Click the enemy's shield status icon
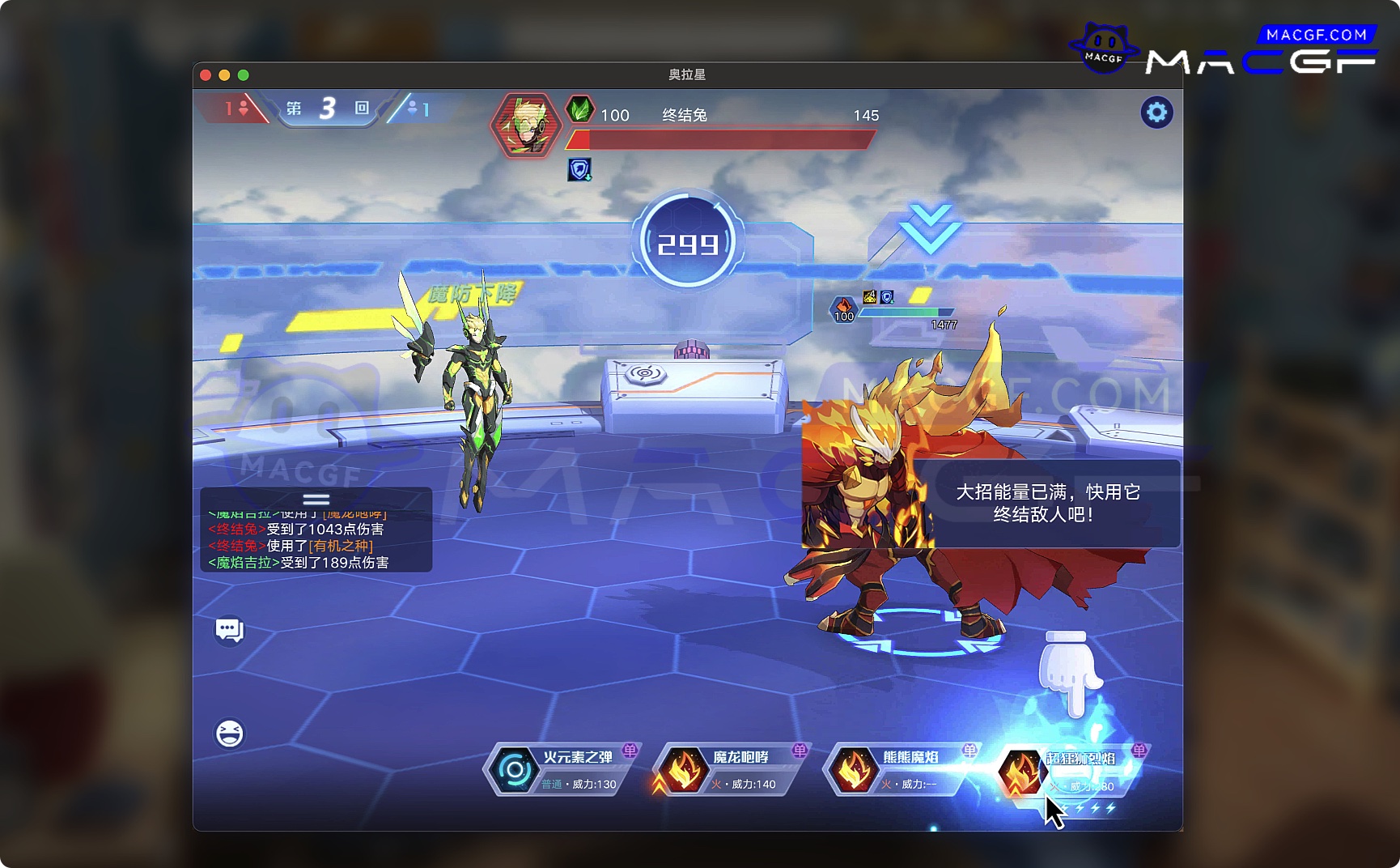The width and height of the screenshot is (1400, 868). click(579, 170)
